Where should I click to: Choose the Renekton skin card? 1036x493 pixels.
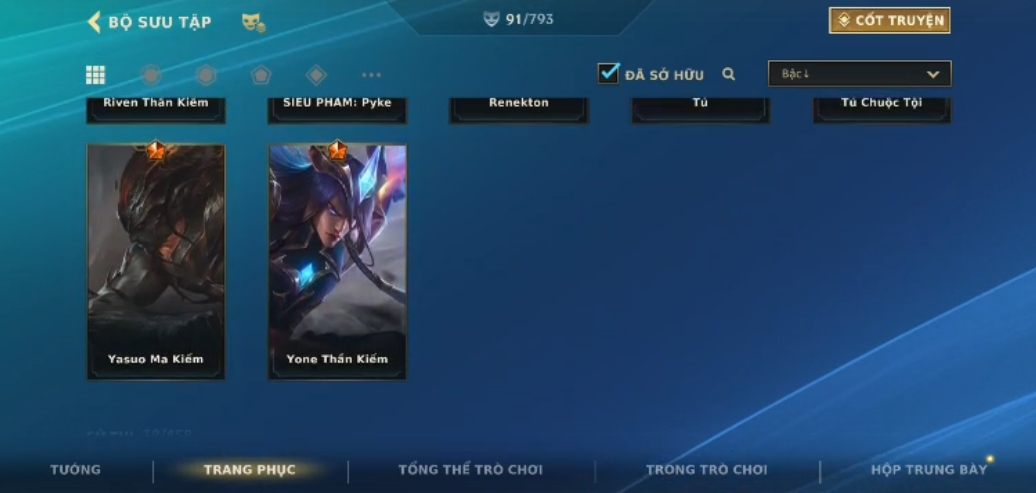(519, 108)
